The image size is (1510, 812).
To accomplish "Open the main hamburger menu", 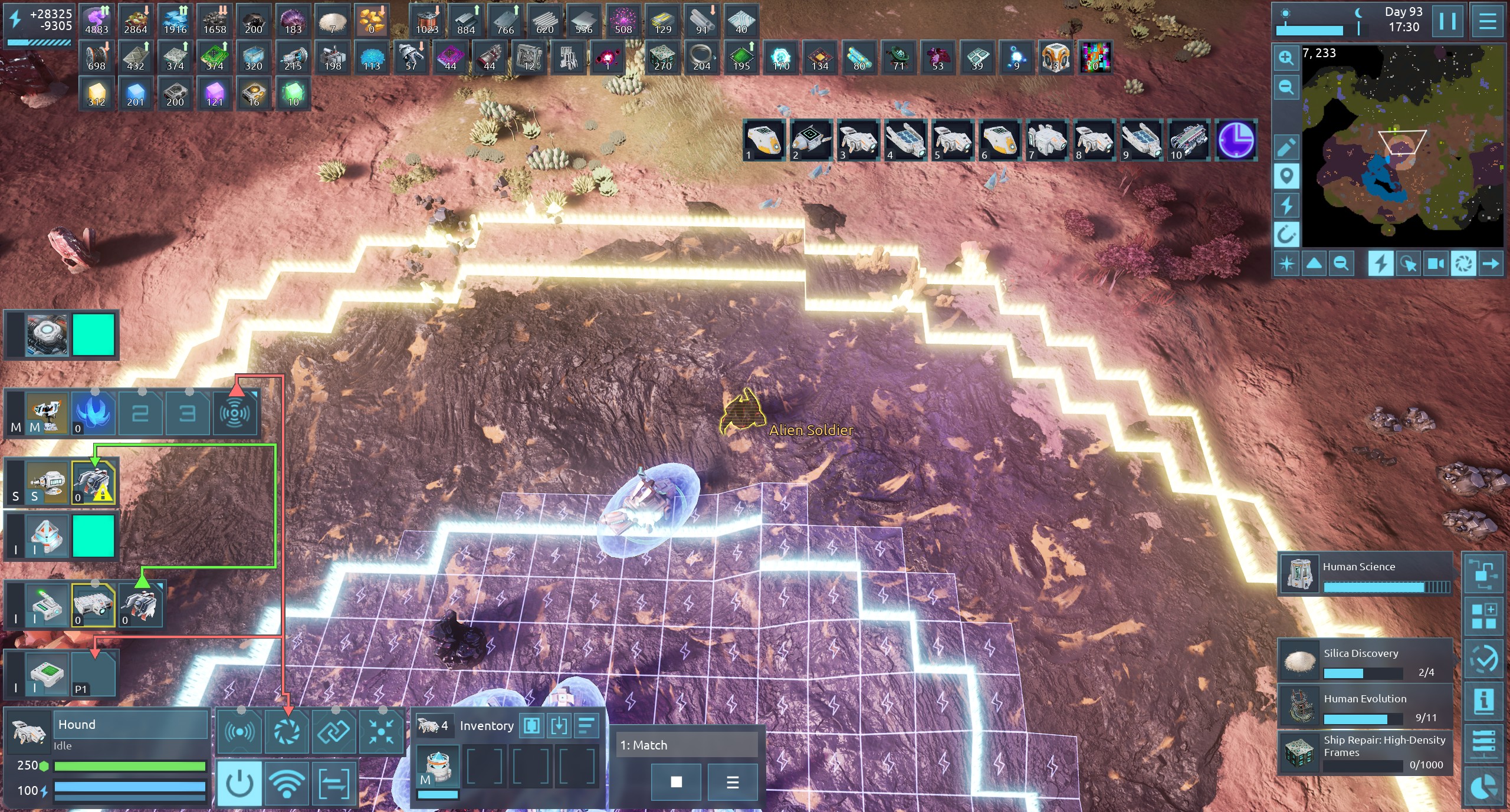I will pos(1487,21).
